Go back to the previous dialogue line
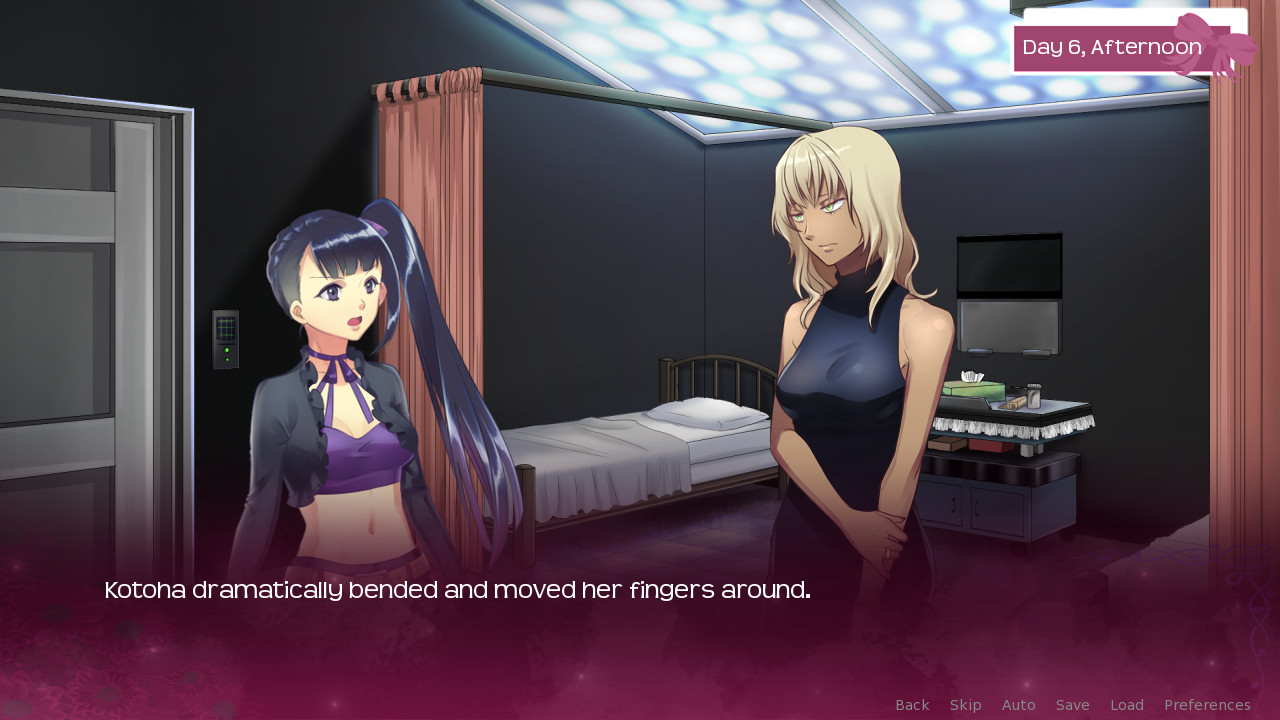 click(x=912, y=705)
